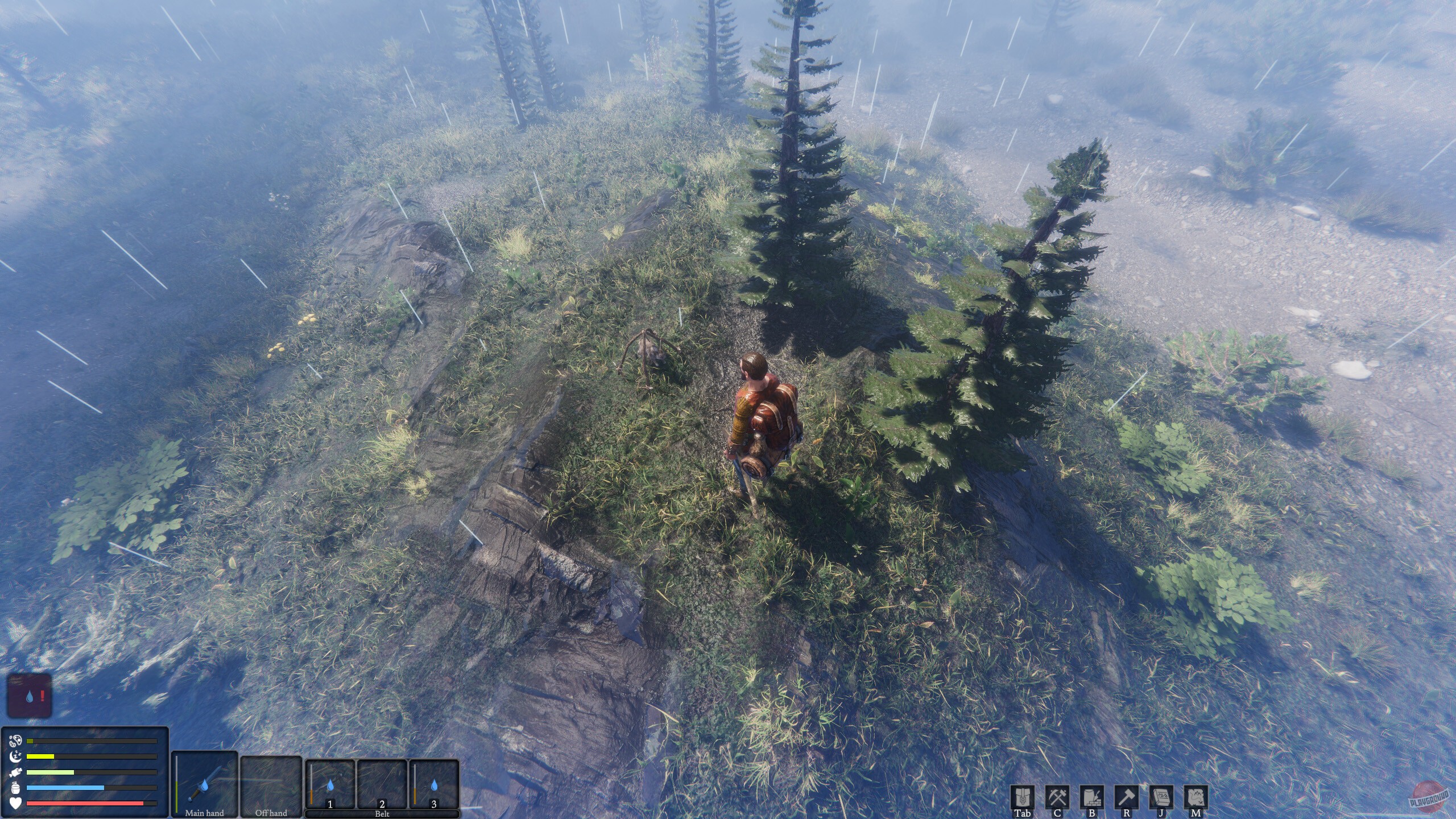Select the hammer R icon for repairs
1456x819 pixels.
click(x=1127, y=799)
